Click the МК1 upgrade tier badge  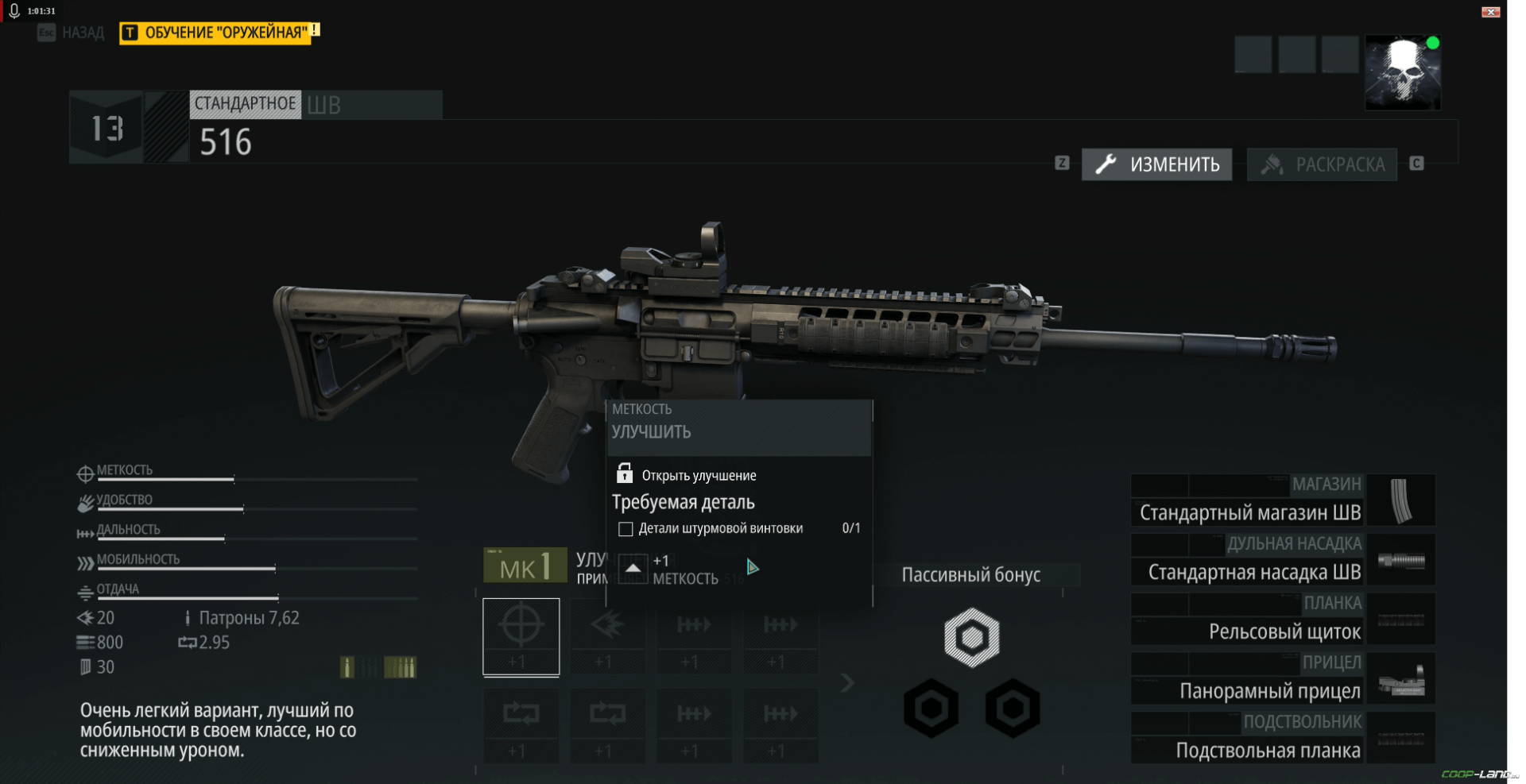coord(525,566)
